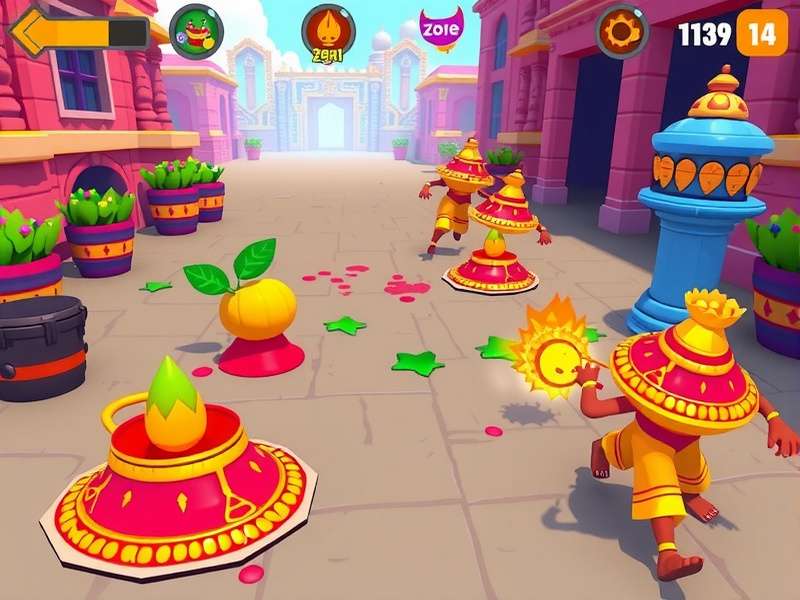
Task: Tap the orange flame emblem icon
Action: [x=328, y=30]
